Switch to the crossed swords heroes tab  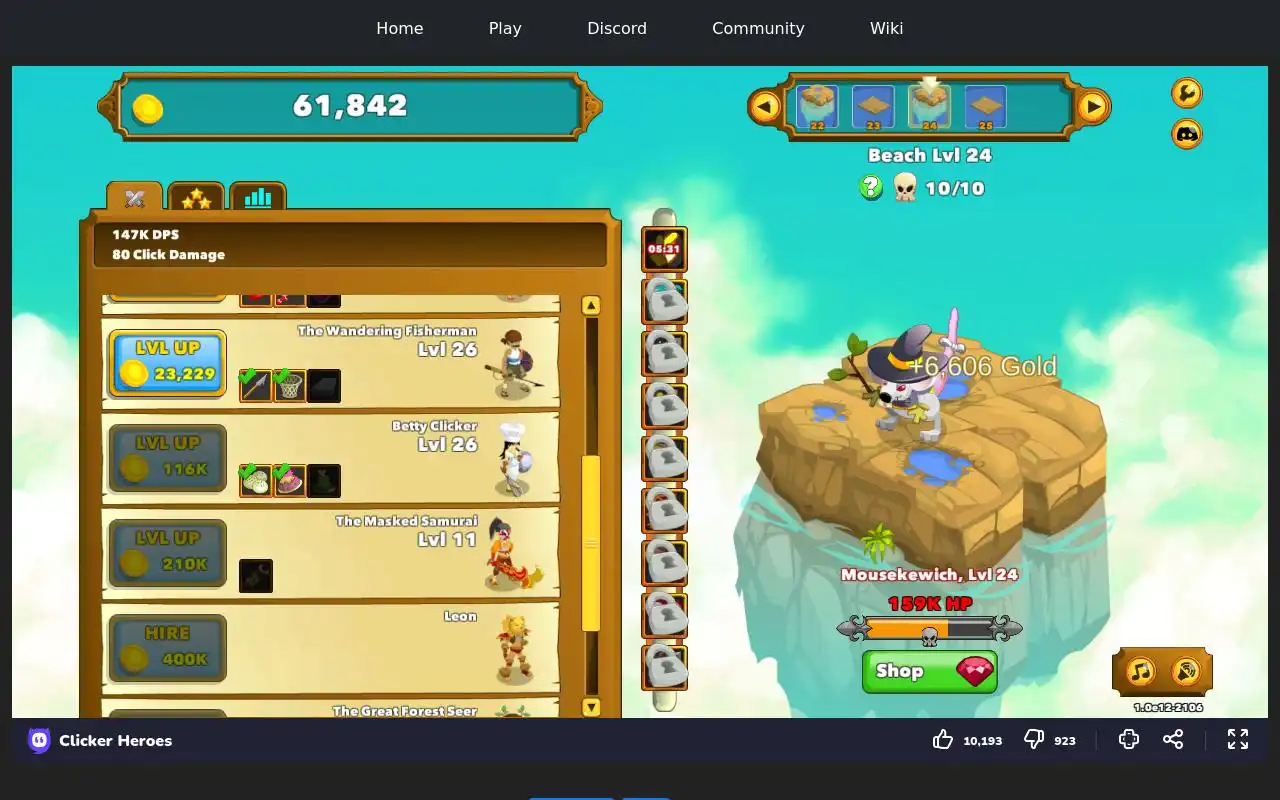(135, 198)
